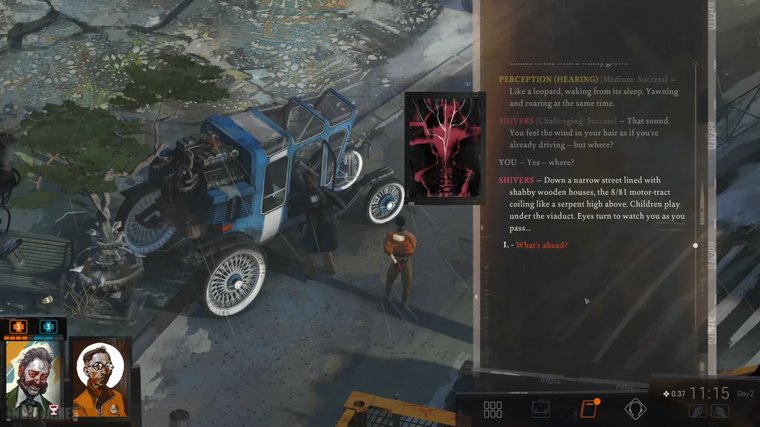Open the character sheet grid icon
Image resolution: width=760 pixels, height=427 pixels.
(492, 409)
